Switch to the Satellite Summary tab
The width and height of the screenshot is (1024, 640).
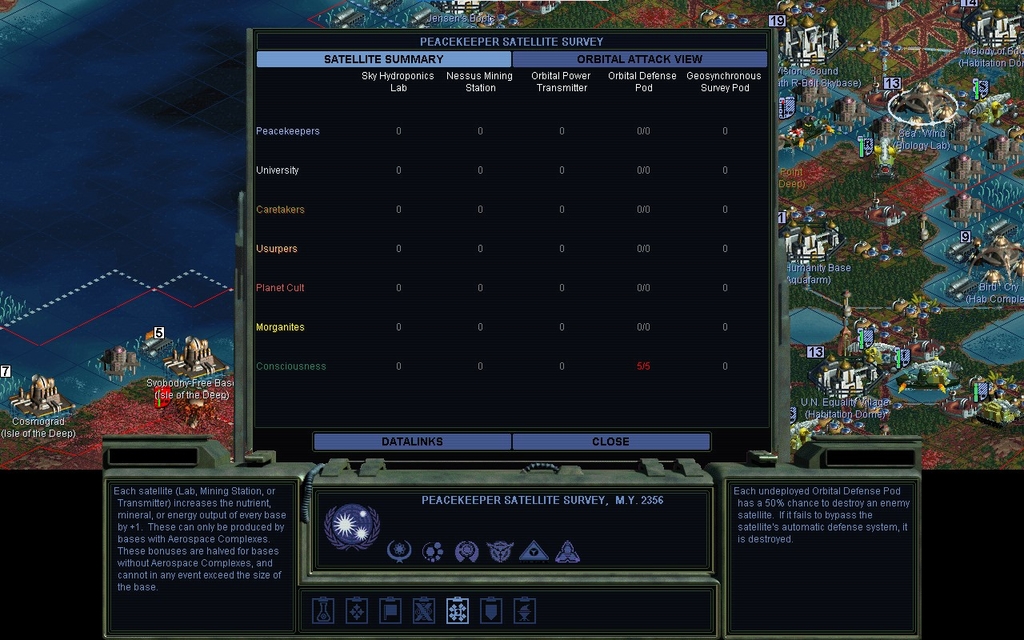click(384, 59)
